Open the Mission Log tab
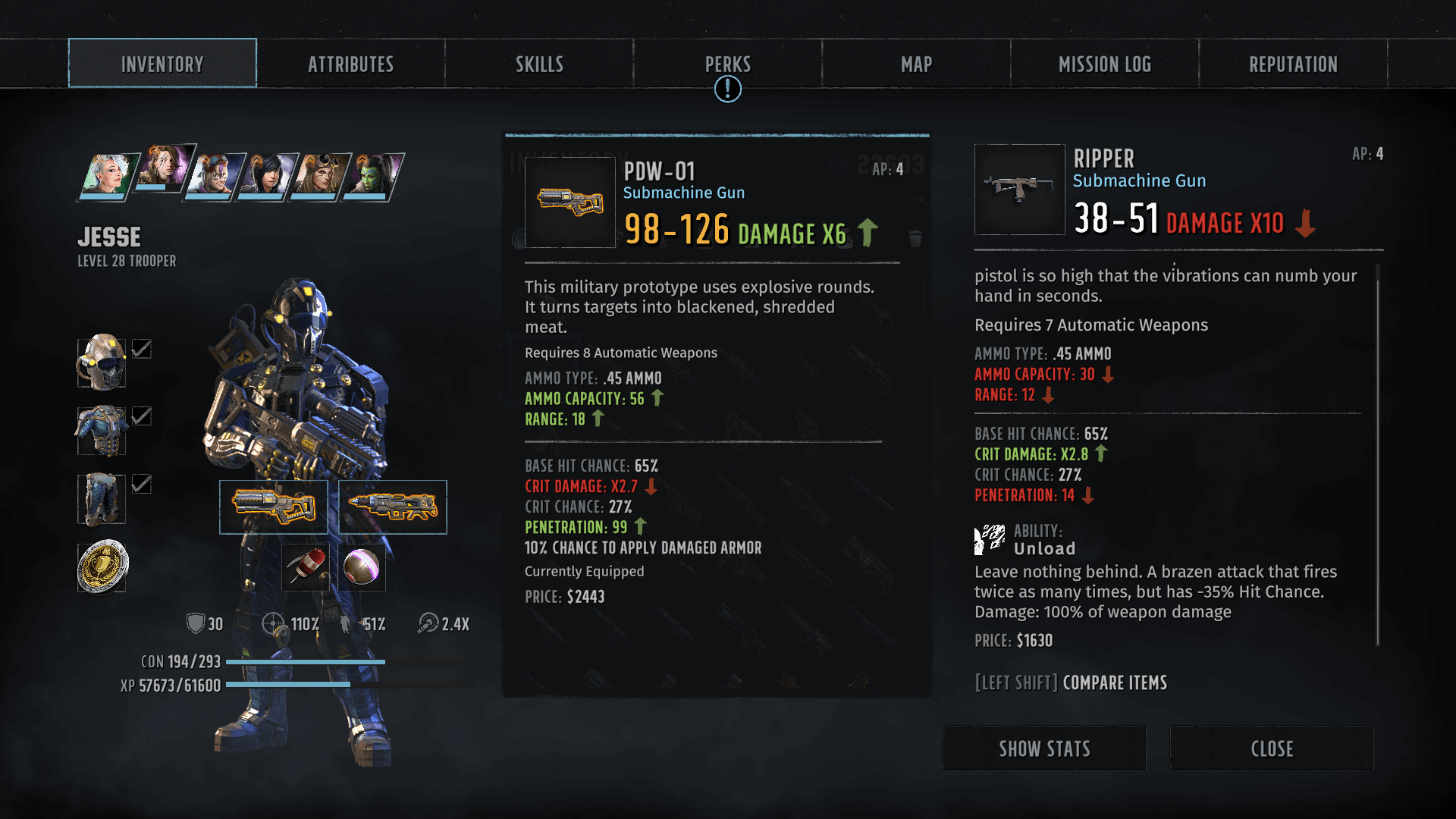The height and width of the screenshot is (819, 1456). (1104, 64)
